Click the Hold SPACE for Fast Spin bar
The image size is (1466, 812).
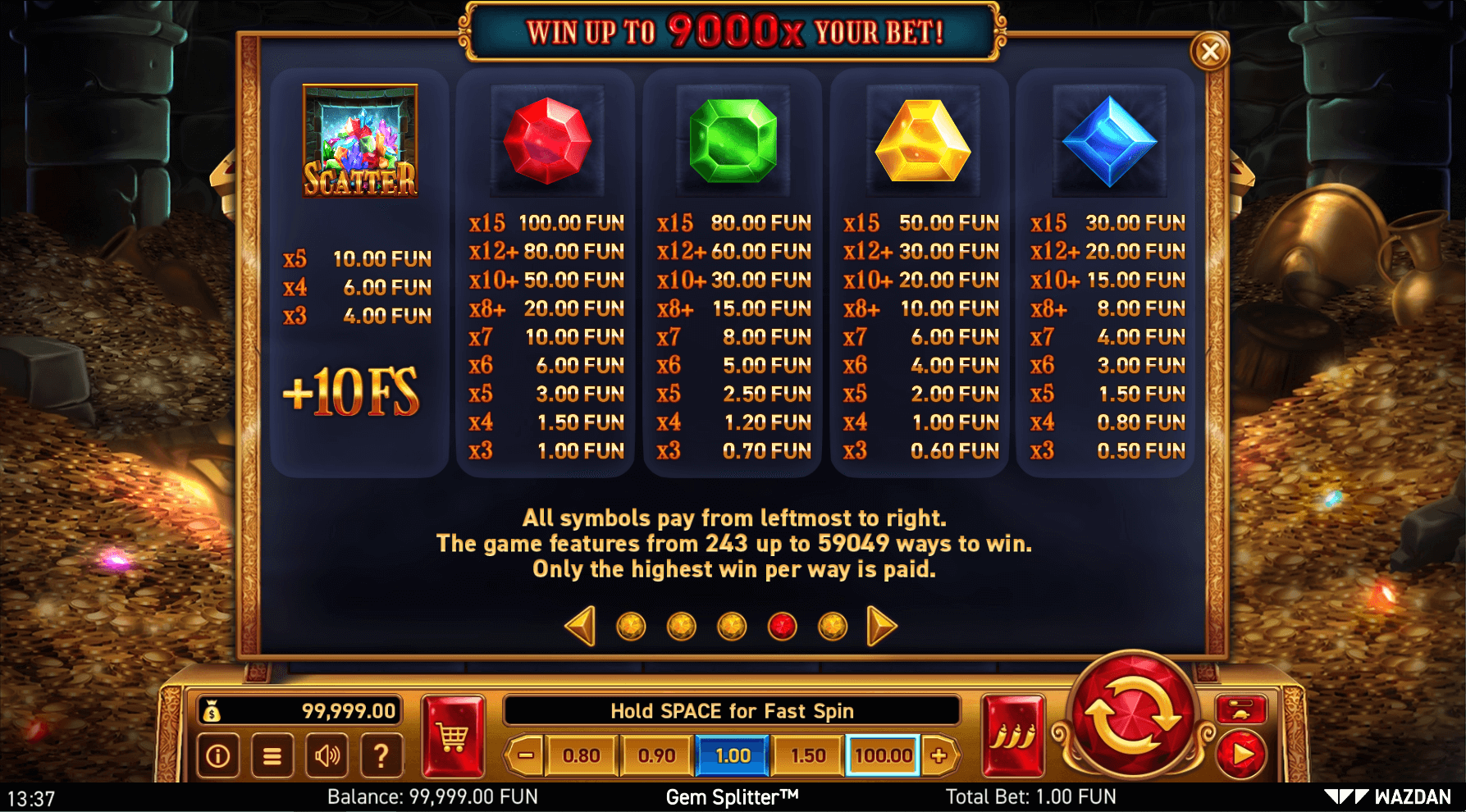[x=733, y=710]
